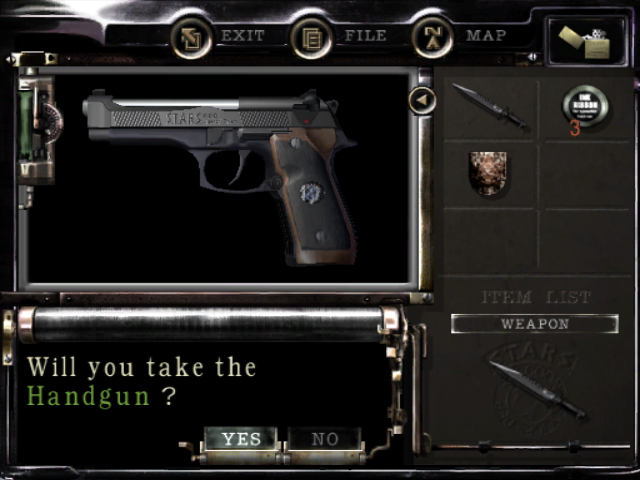Choose YES to take the Handgun
640x480 pixels.
[241, 439]
